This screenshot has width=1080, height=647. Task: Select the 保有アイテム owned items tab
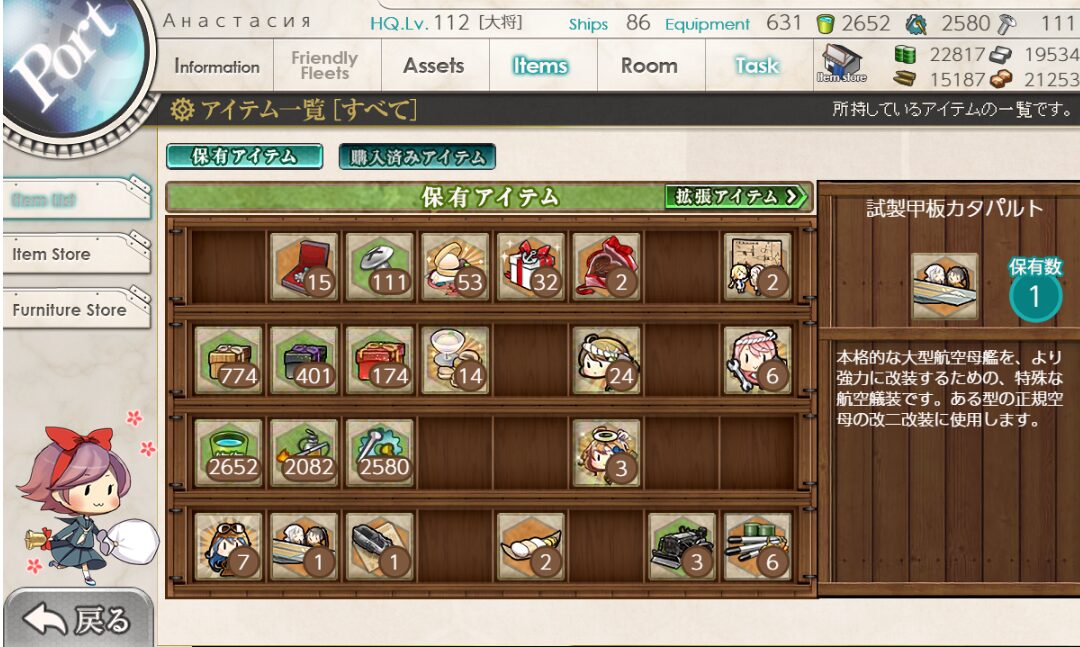244,157
